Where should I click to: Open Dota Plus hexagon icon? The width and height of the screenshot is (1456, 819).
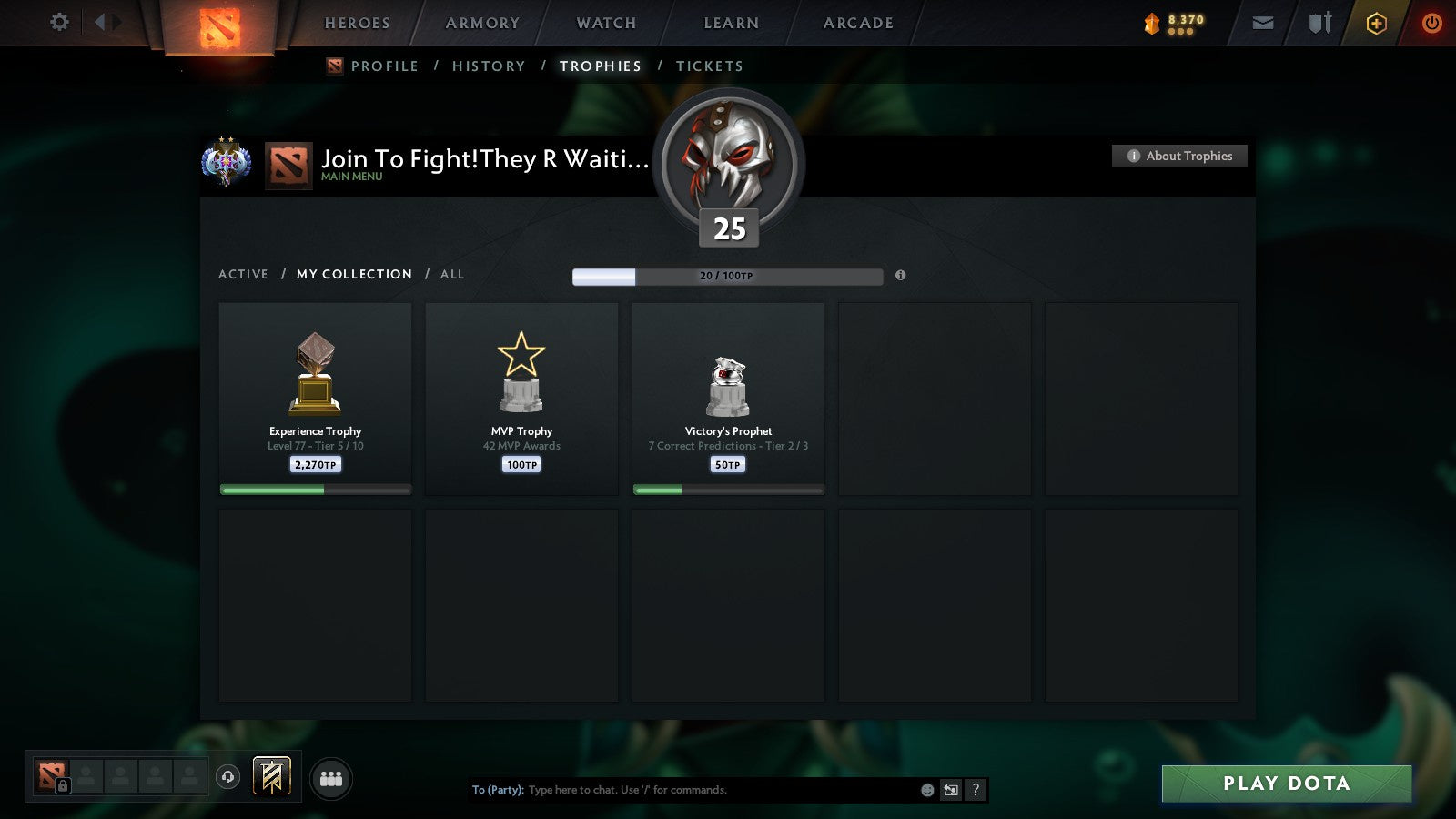tap(1377, 23)
